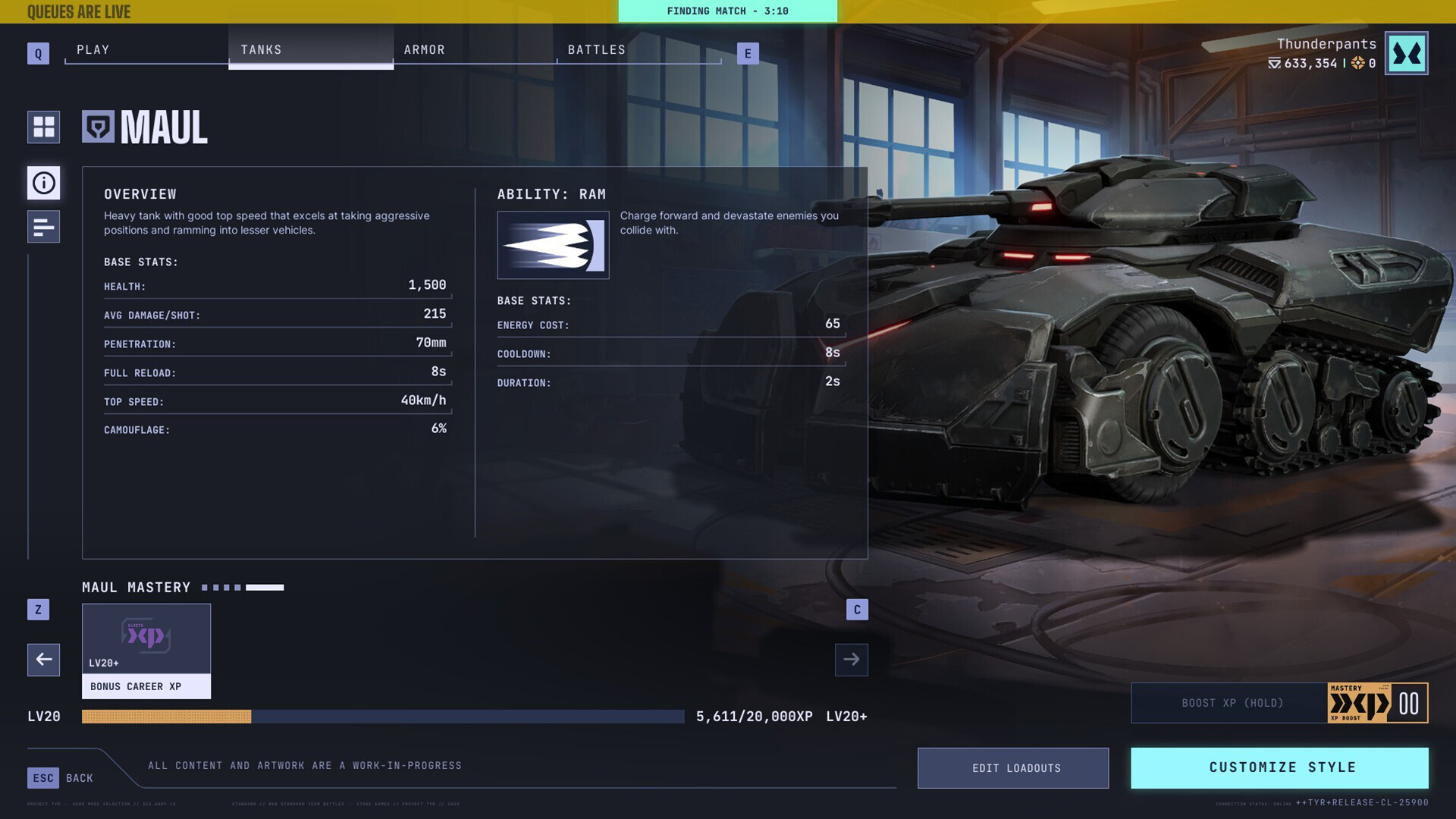The image size is (1456, 819).
Task: Expand the next mastery reward with the right arrow
Action: coord(851,660)
